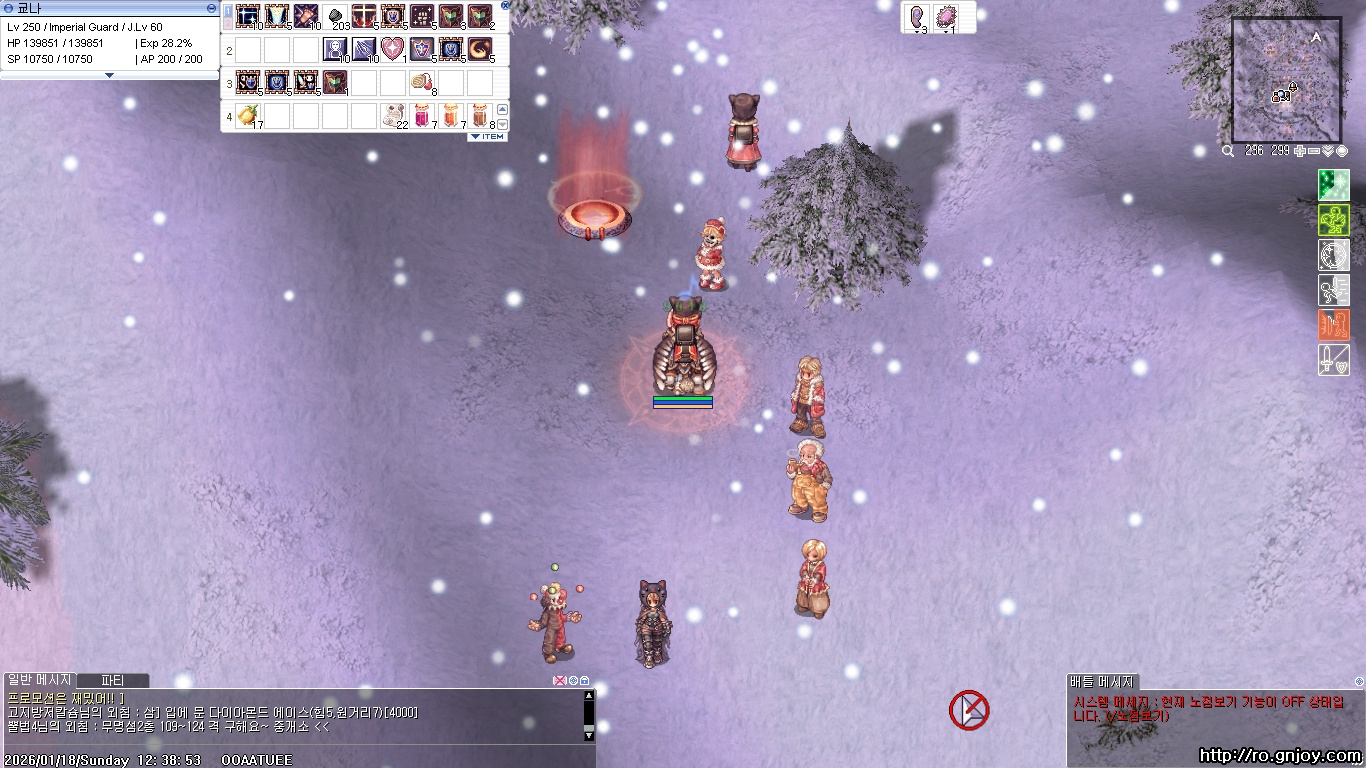Zoom in the minimap with plus button
The image size is (1366, 768).
pyautogui.click(x=1299, y=151)
